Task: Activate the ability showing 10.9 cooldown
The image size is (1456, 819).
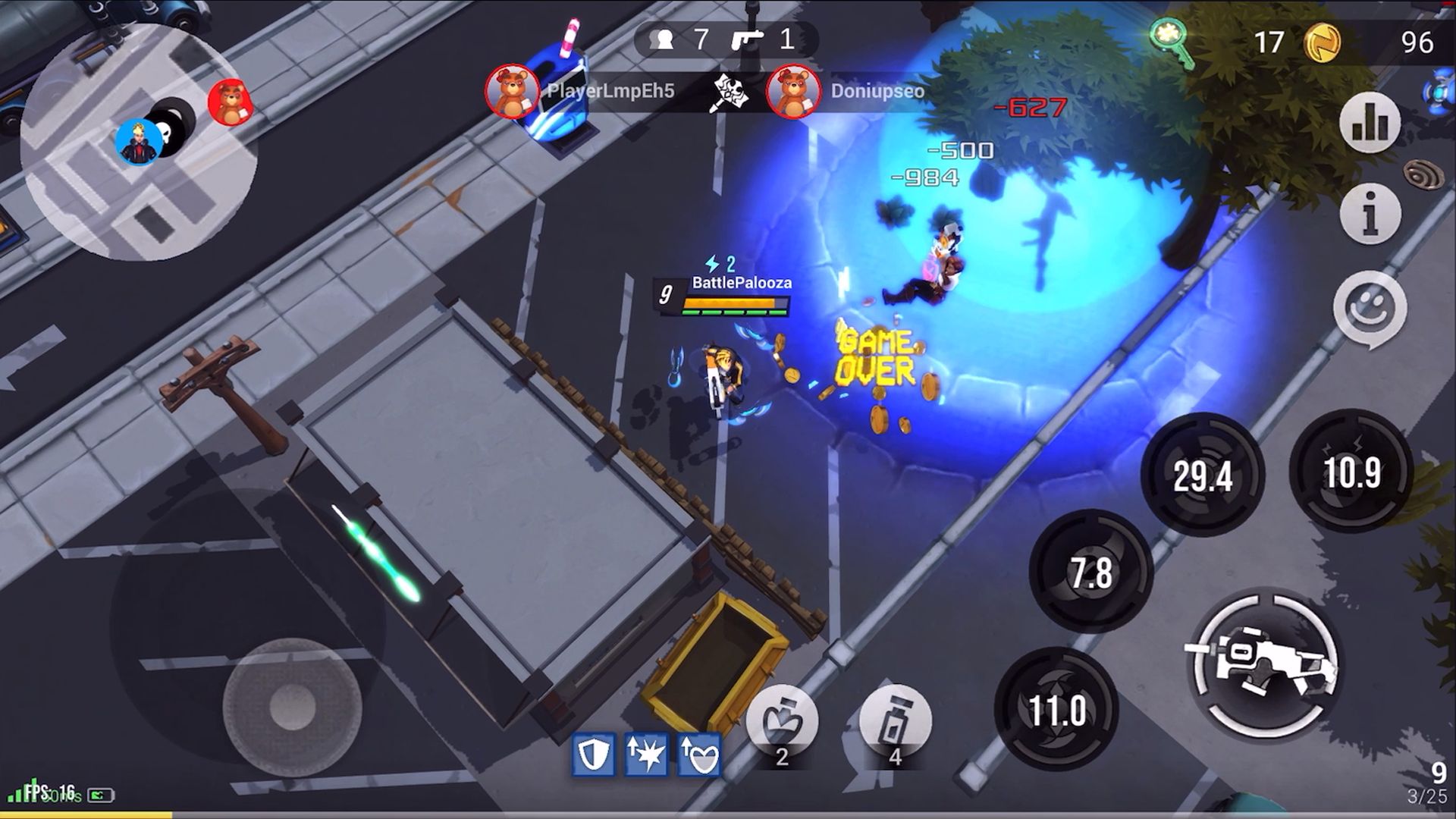Action: point(1352,472)
